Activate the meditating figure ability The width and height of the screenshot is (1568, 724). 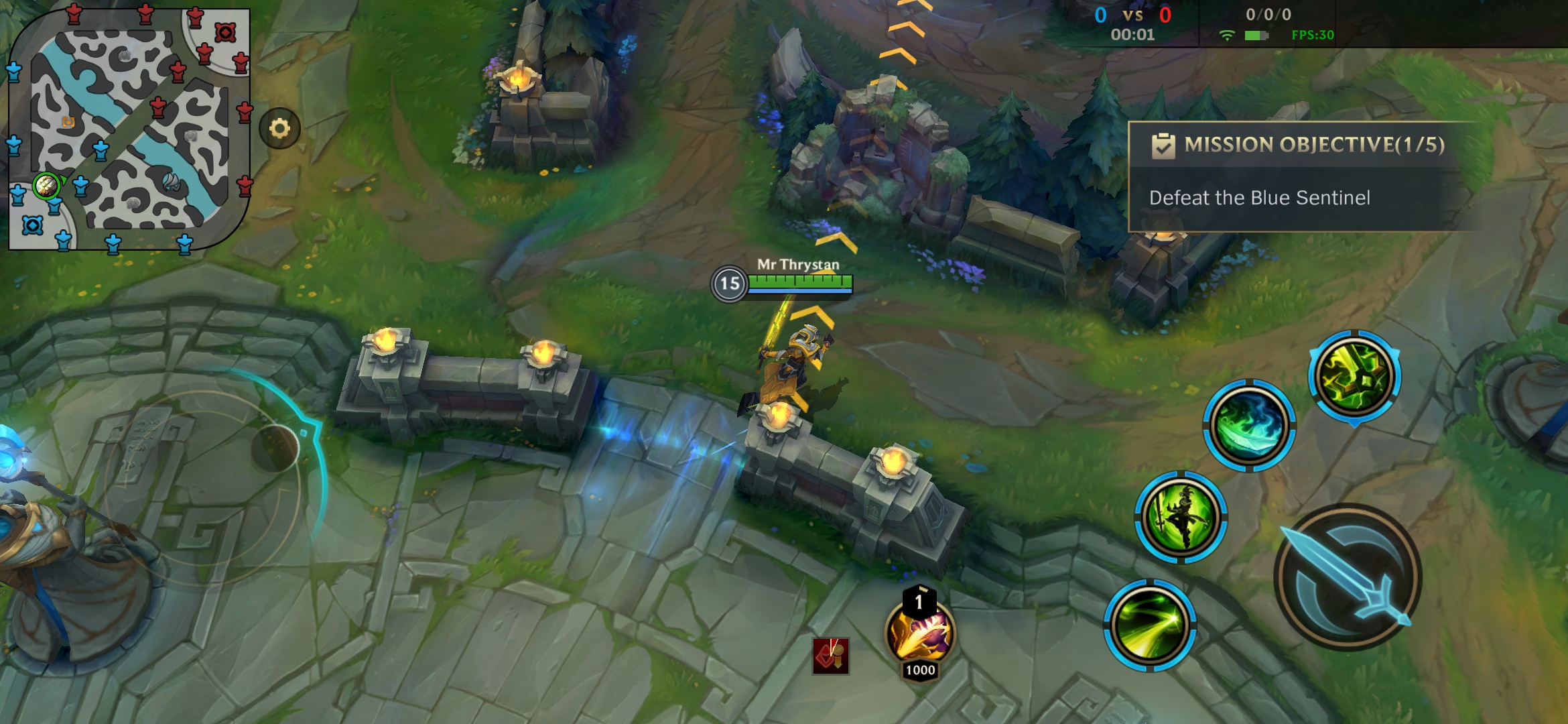pos(1181,518)
